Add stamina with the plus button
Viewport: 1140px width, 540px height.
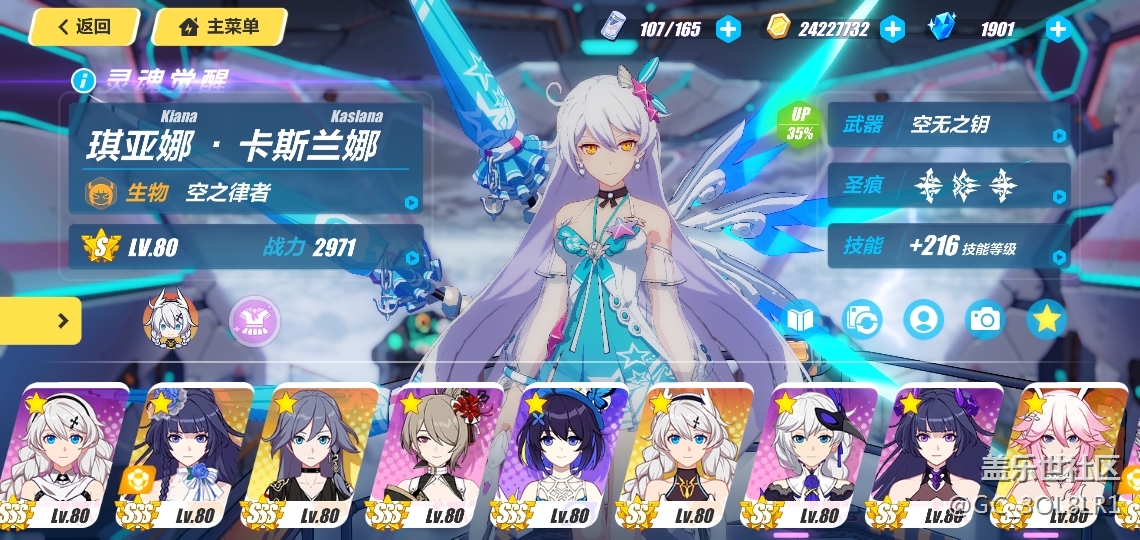[728, 29]
